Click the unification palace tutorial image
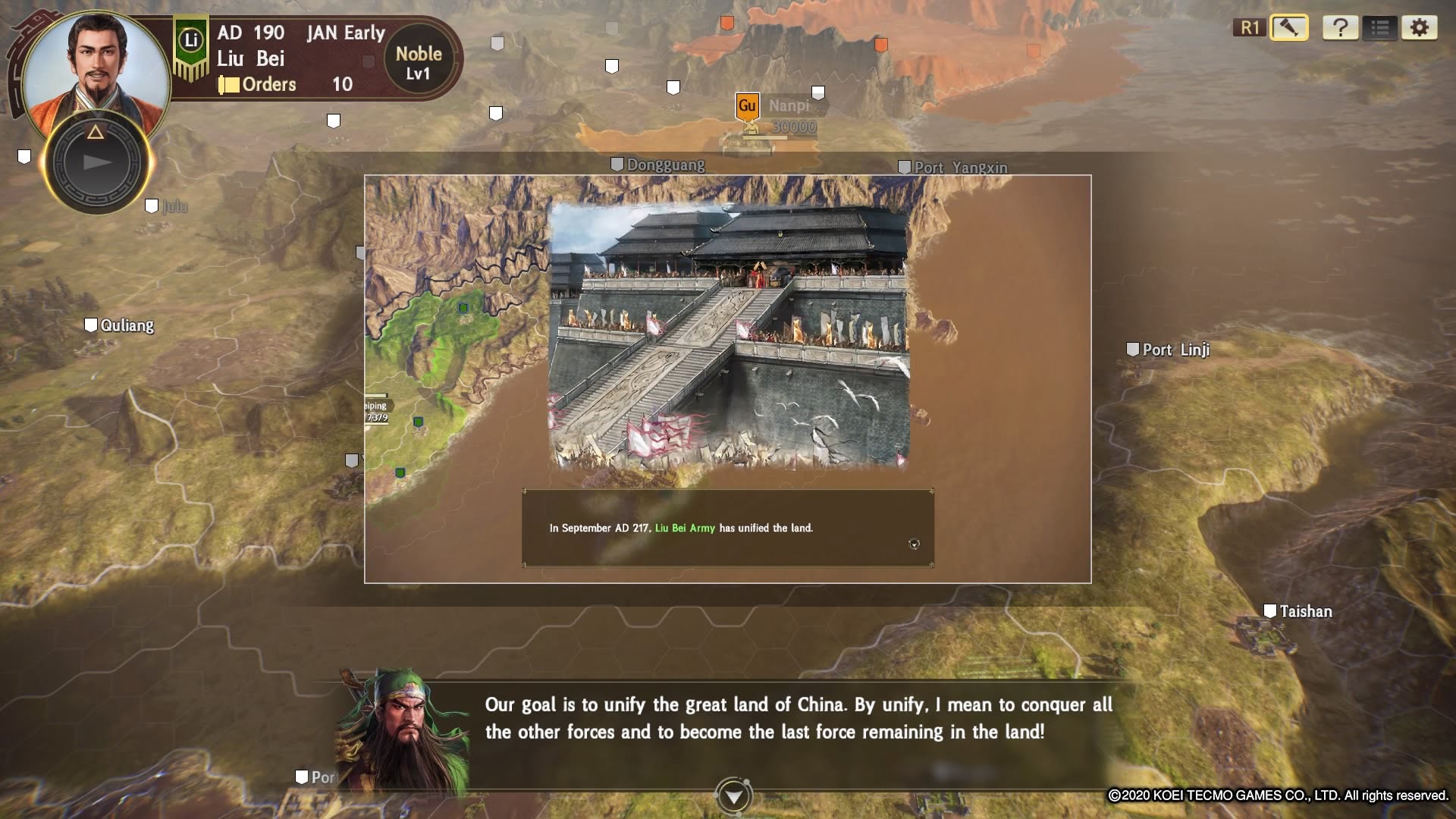 pyautogui.click(x=729, y=334)
